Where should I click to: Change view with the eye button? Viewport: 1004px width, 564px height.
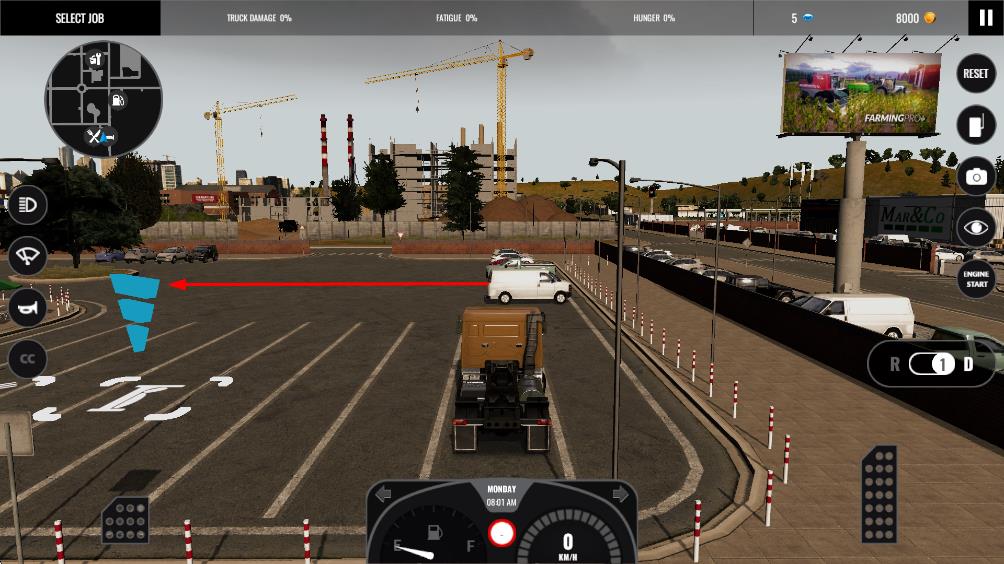[x=975, y=228]
